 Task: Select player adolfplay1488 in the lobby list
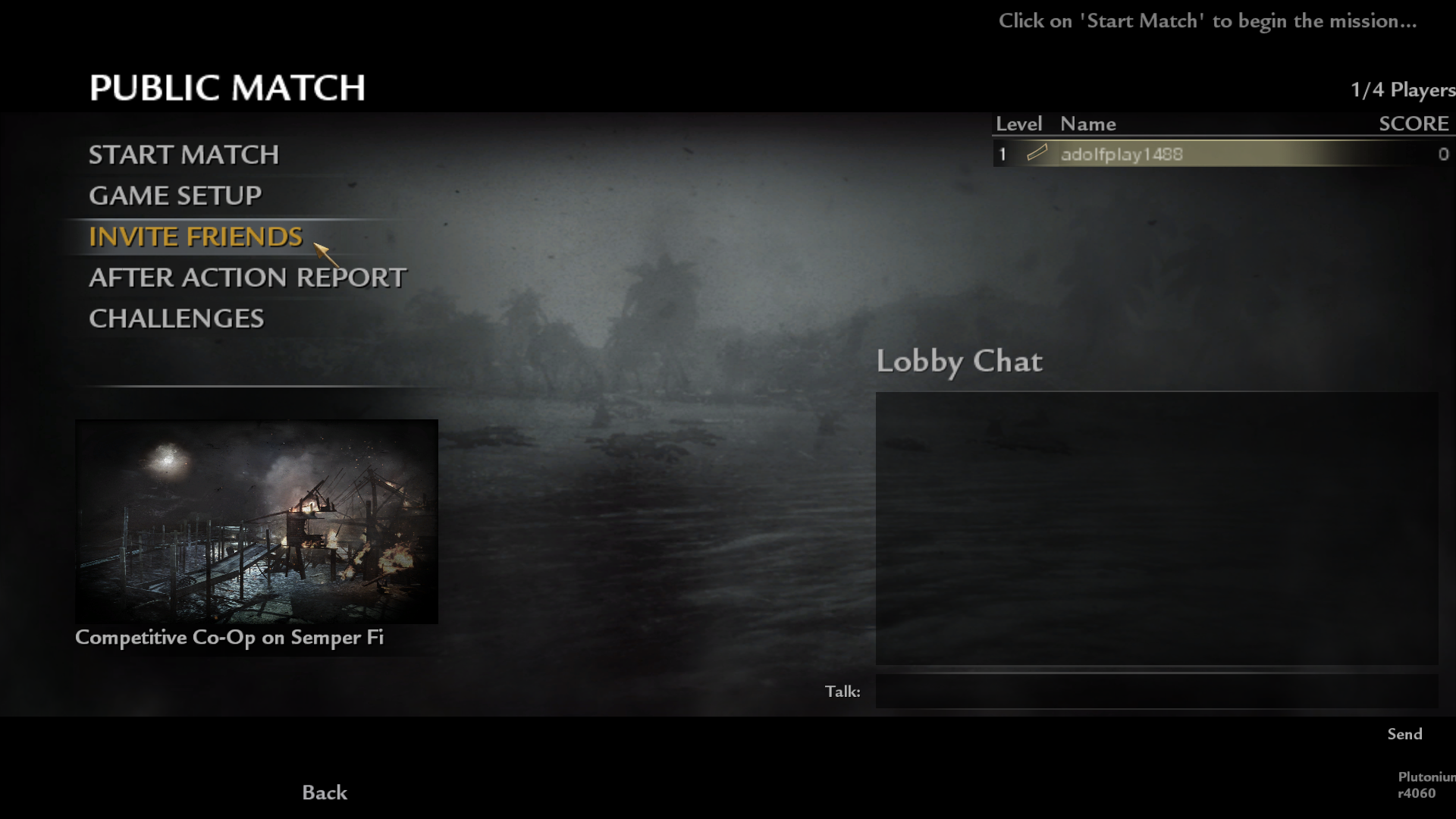coord(1122,155)
